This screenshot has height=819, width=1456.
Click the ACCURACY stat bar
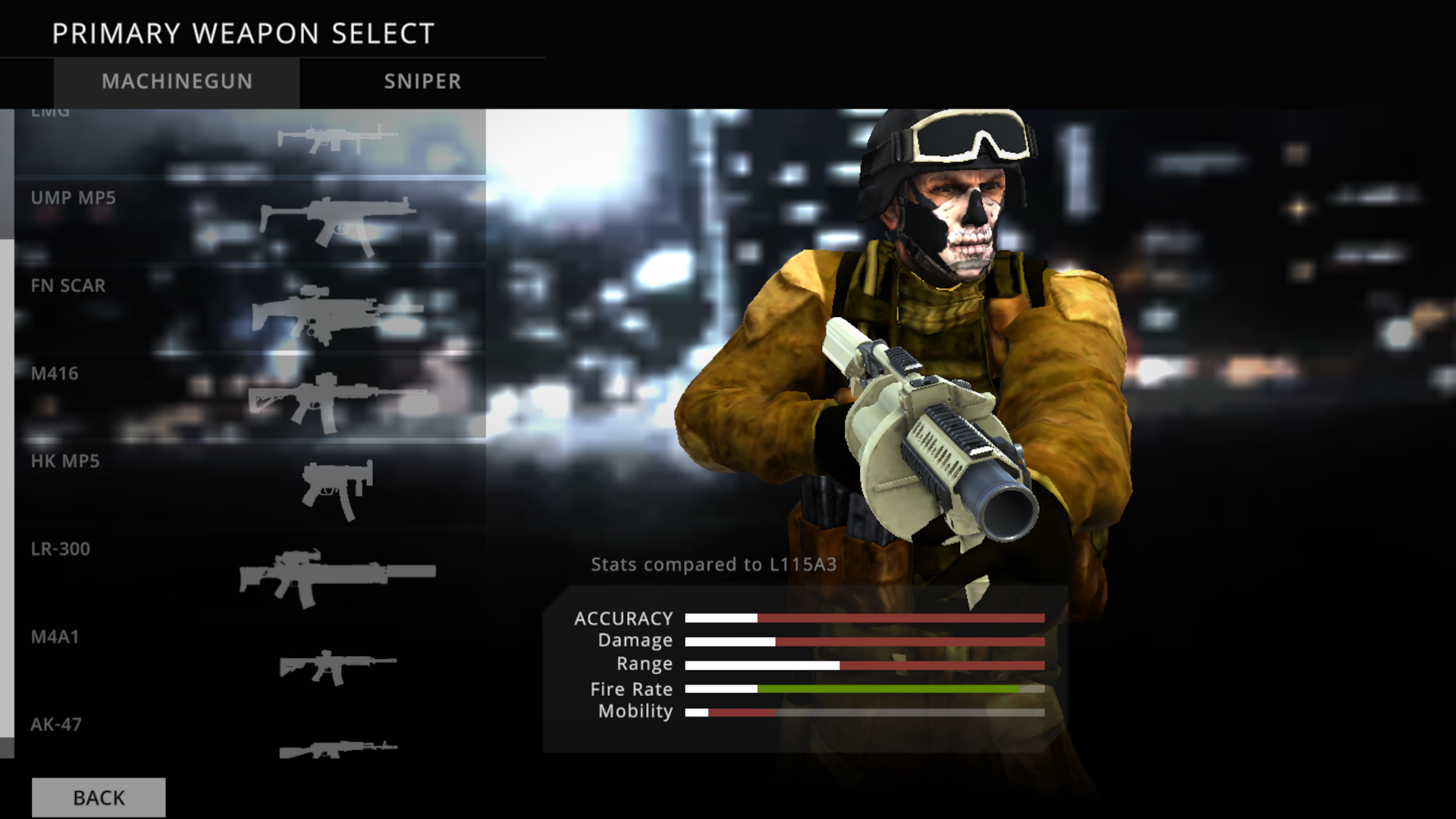click(x=864, y=618)
